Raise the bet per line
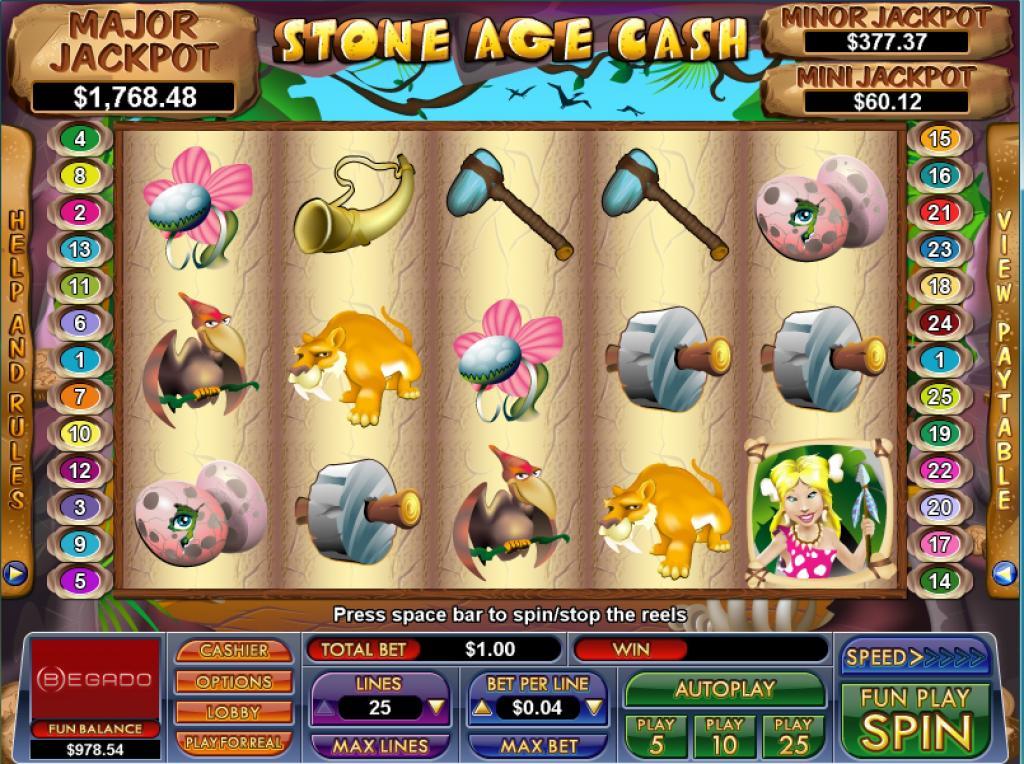Screen dimensions: 1024x764 pyautogui.click(x=481, y=708)
